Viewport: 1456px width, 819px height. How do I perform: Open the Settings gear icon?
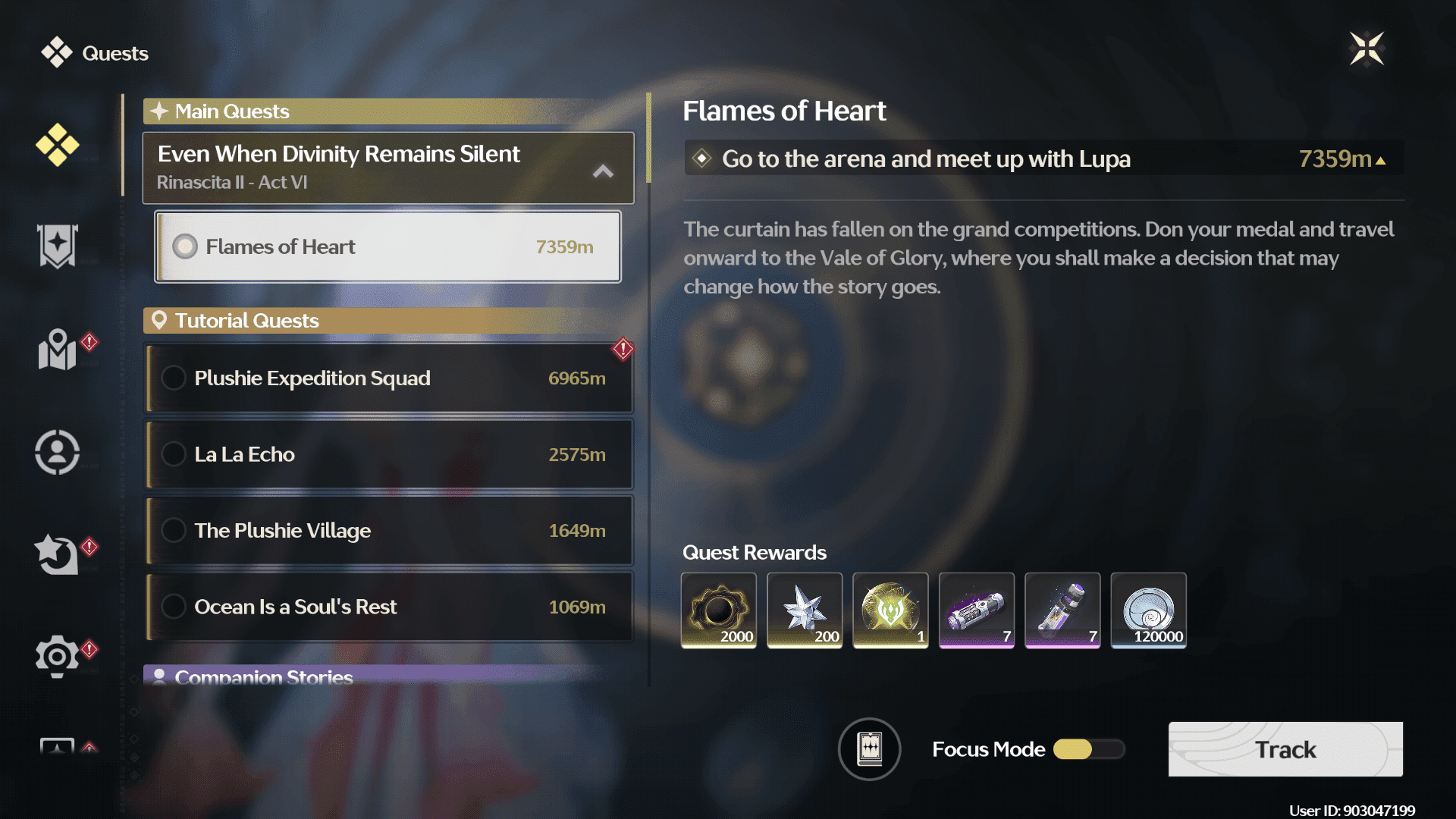pyautogui.click(x=57, y=656)
